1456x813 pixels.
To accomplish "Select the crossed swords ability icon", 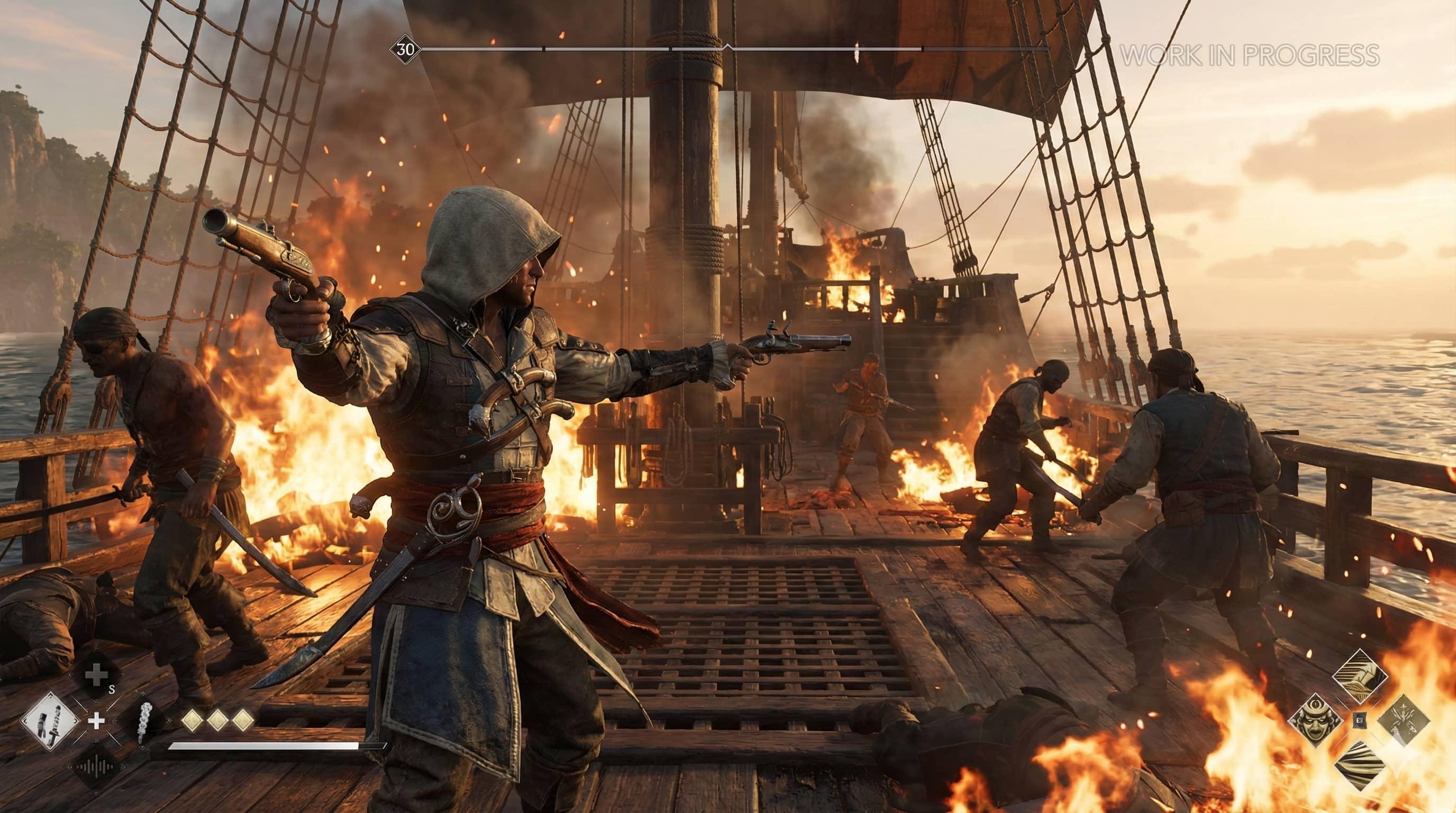I will click(x=1404, y=721).
